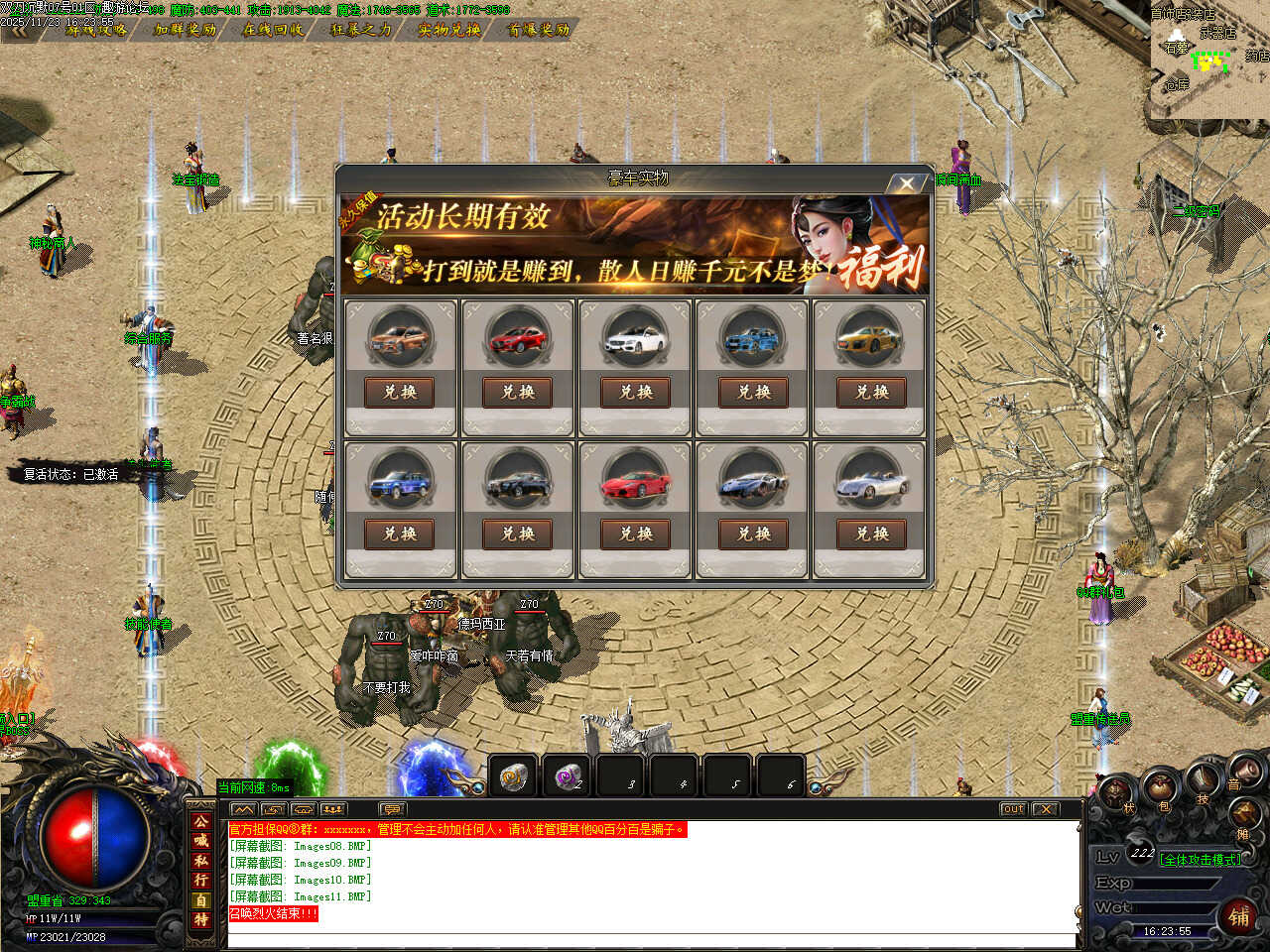The width and height of the screenshot is (1270, 952).
Task: Open the 铺 shop round button
Action: (1239, 915)
